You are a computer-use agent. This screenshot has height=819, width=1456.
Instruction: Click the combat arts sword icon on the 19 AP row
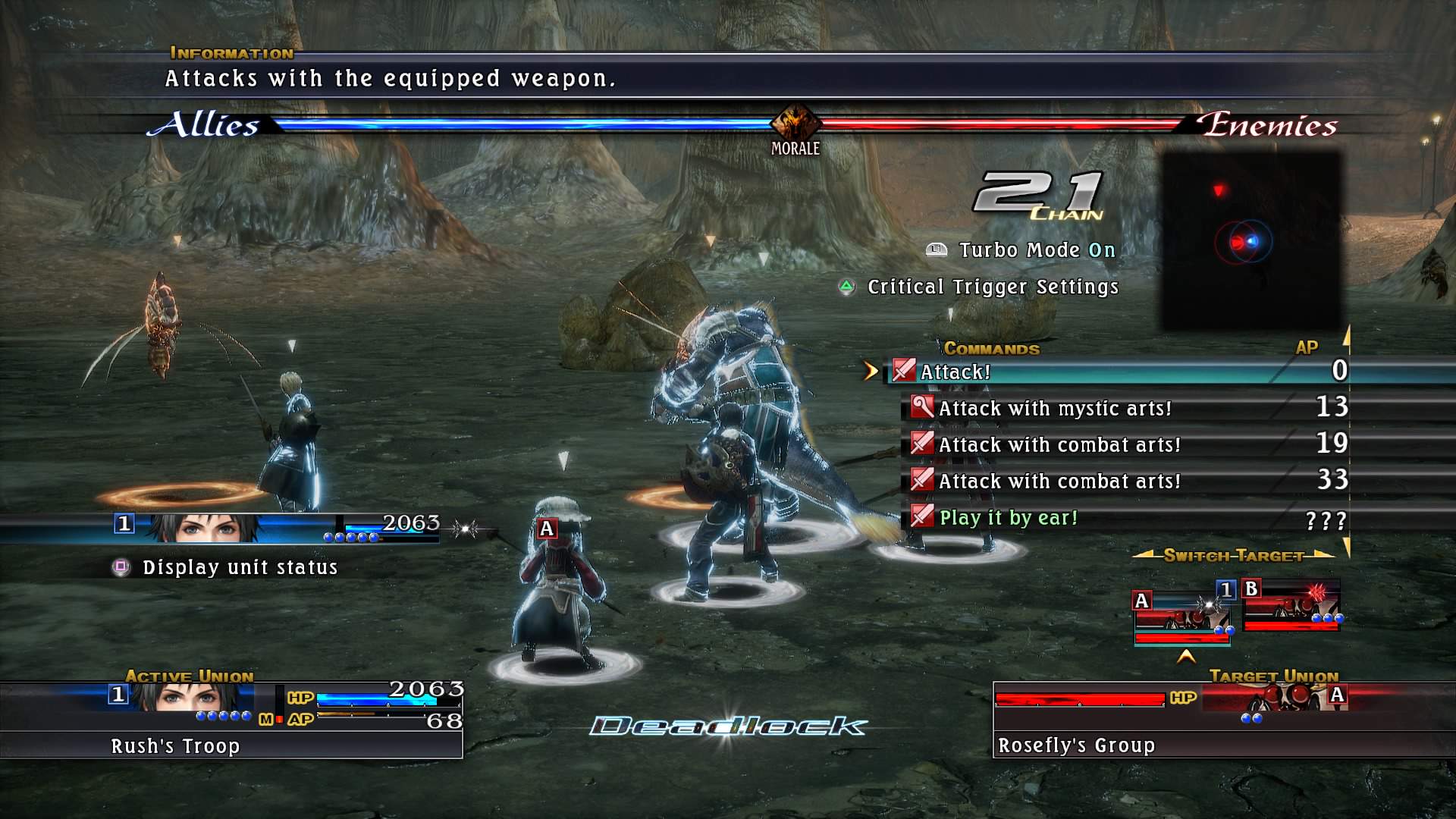click(921, 444)
